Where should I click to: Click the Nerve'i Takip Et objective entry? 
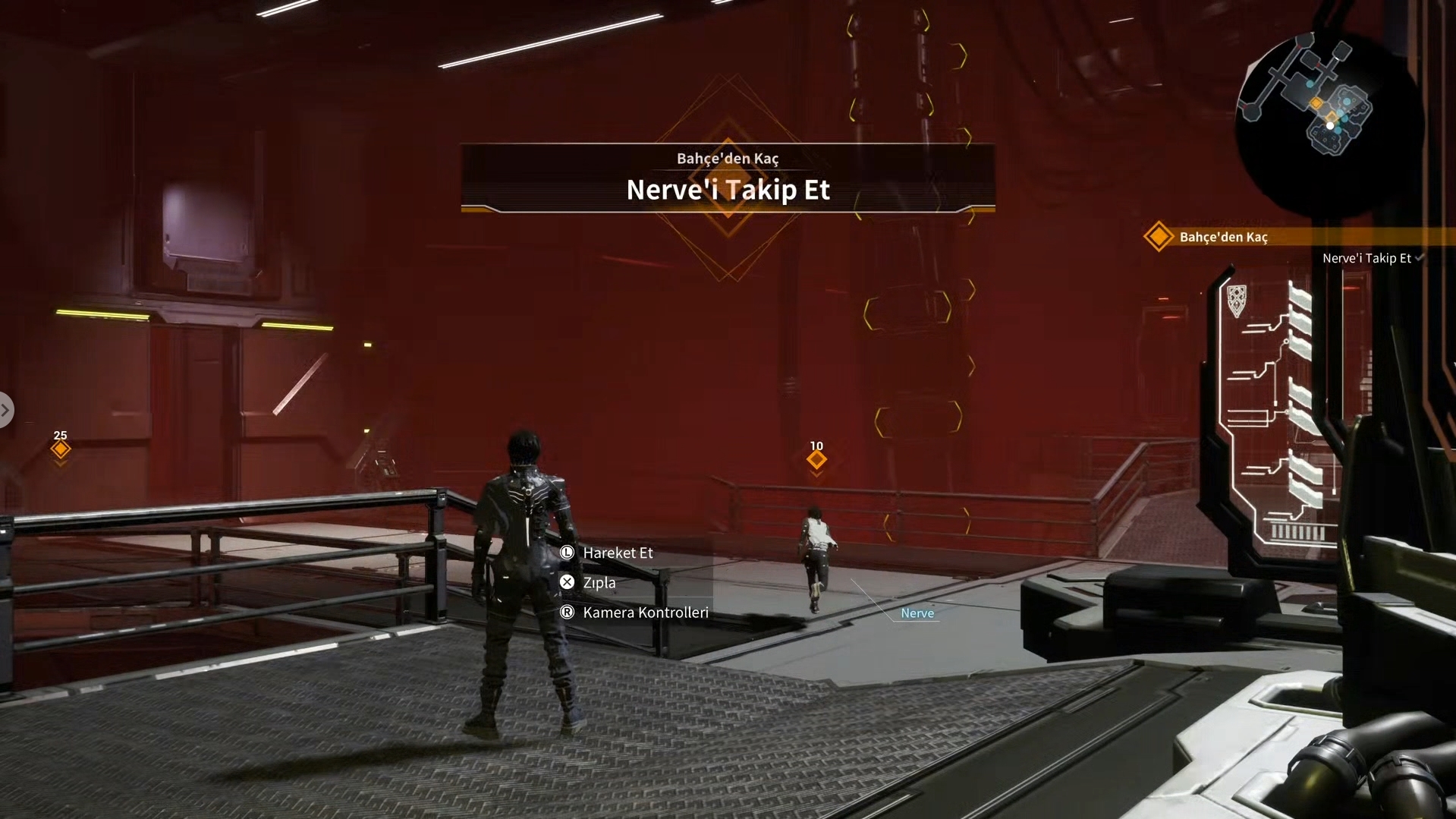point(1366,258)
